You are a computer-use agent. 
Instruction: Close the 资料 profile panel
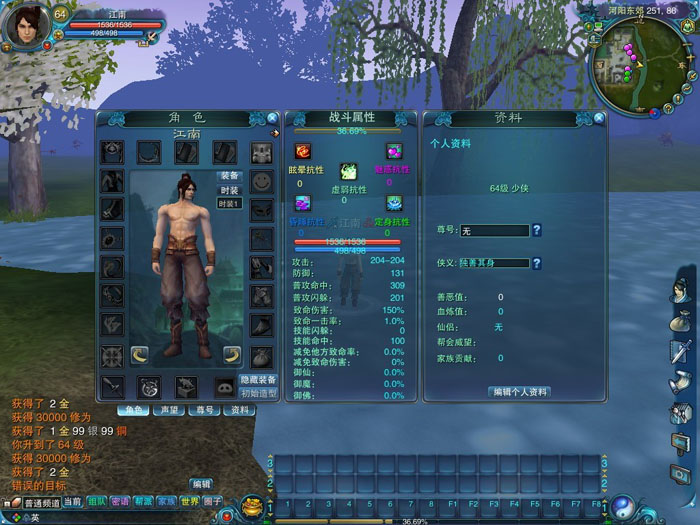click(598, 118)
